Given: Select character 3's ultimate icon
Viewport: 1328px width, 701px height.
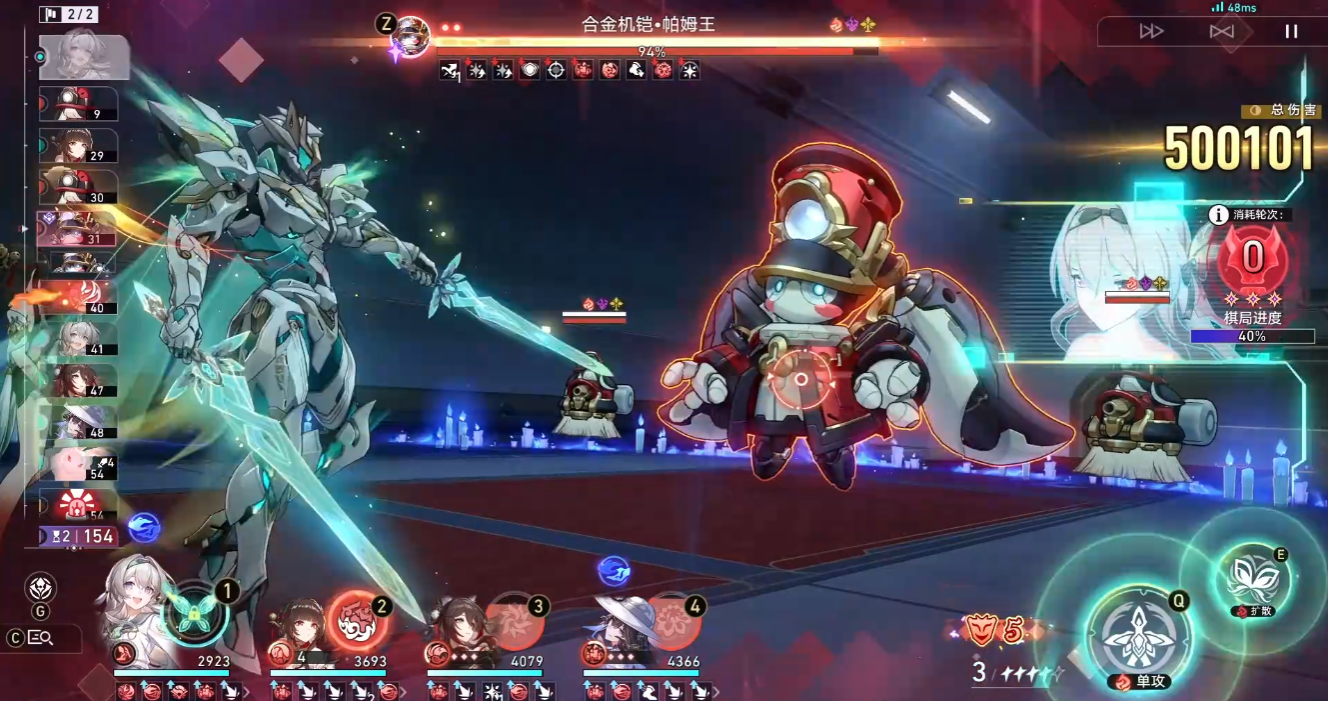Looking at the screenshot, I should (x=514, y=622).
